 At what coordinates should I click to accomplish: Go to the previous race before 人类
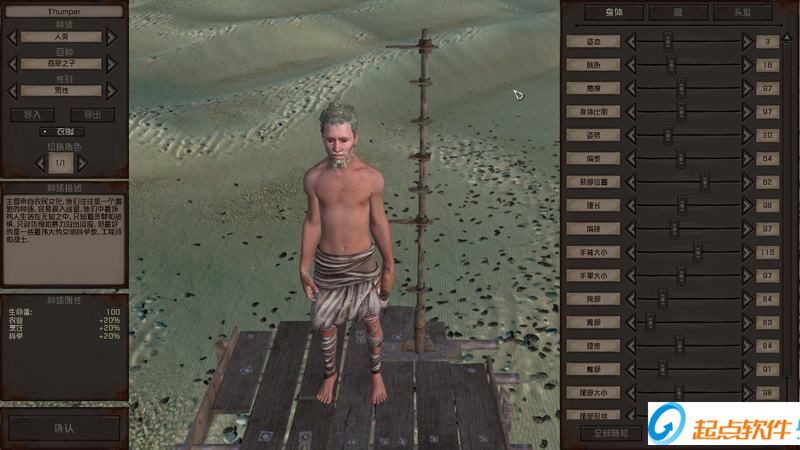13,37
